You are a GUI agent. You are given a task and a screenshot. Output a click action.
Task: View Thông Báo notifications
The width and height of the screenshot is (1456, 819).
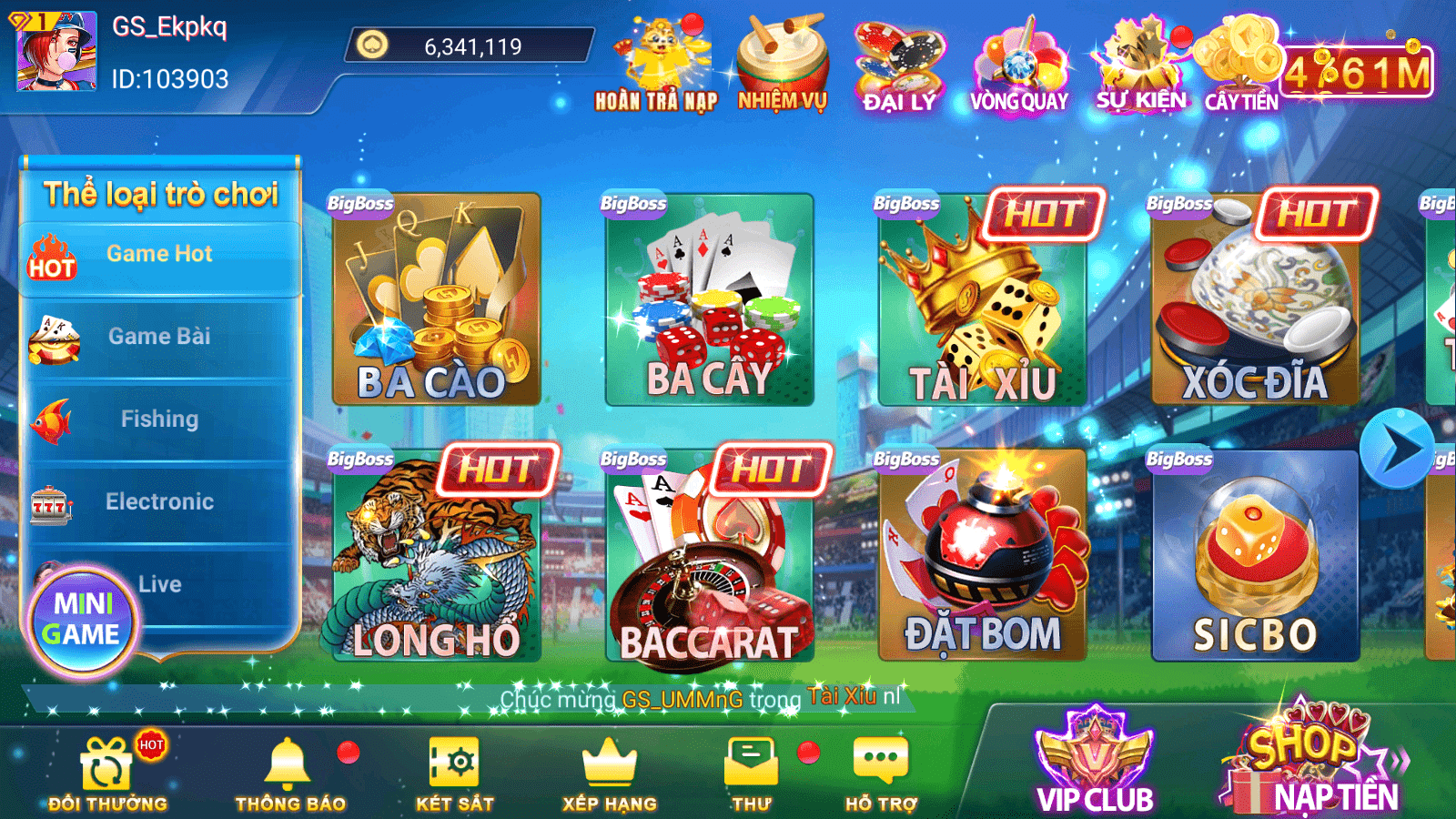click(x=289, y=773)
